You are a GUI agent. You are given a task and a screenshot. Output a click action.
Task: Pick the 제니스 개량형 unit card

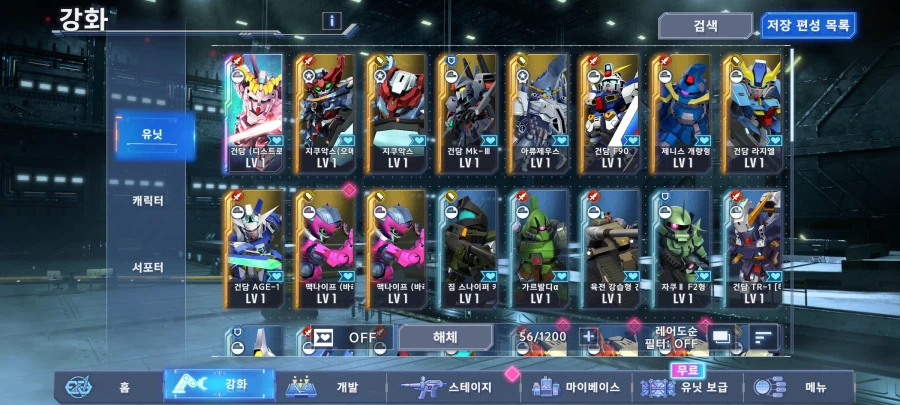point(681,112)
